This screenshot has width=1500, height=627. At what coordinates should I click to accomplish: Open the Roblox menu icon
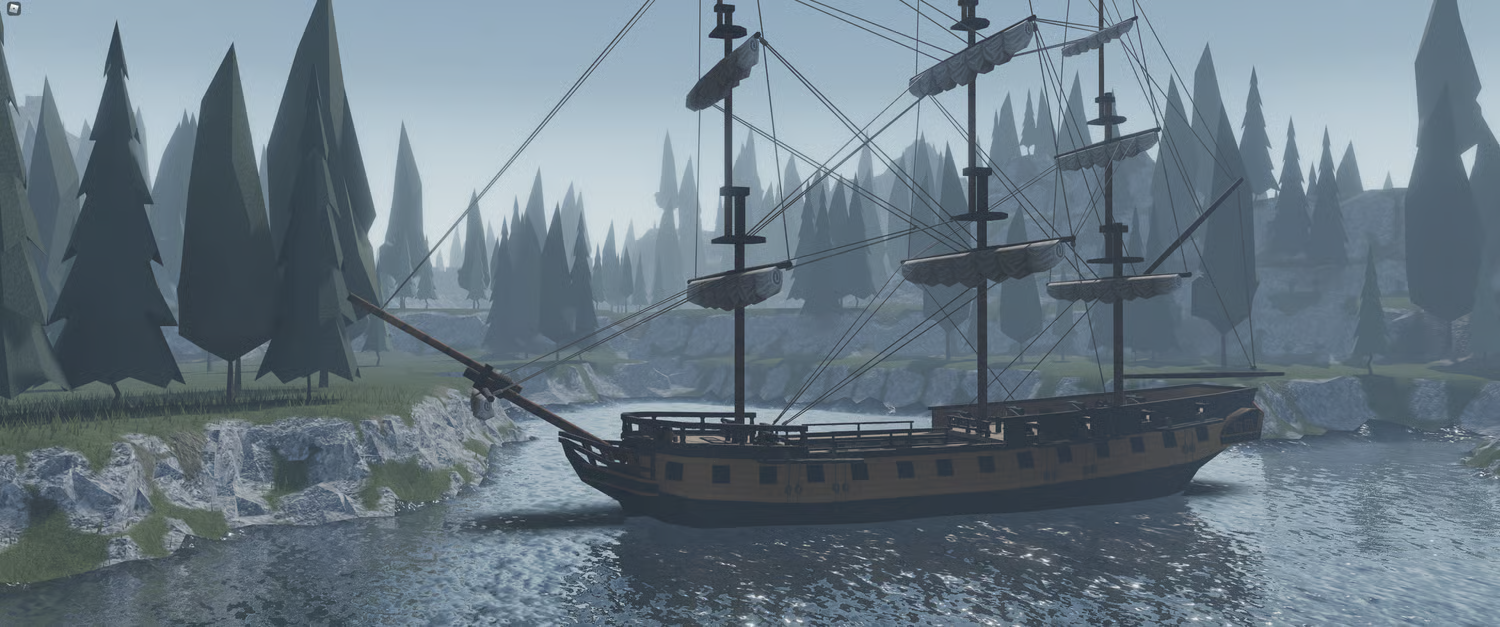pos(12,9)
